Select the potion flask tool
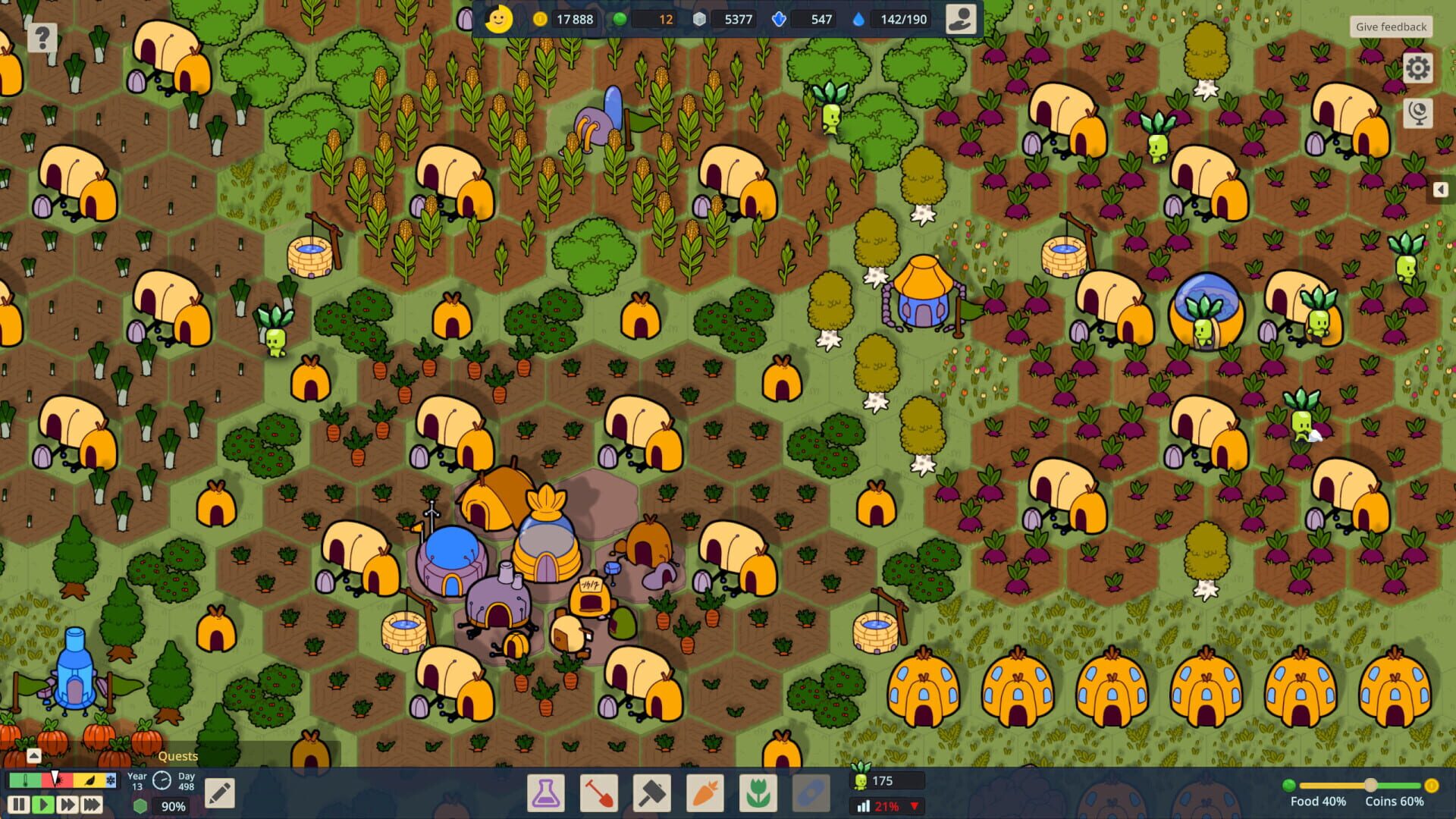Screen dimensions: 1456x819 [x=547, y=792]
